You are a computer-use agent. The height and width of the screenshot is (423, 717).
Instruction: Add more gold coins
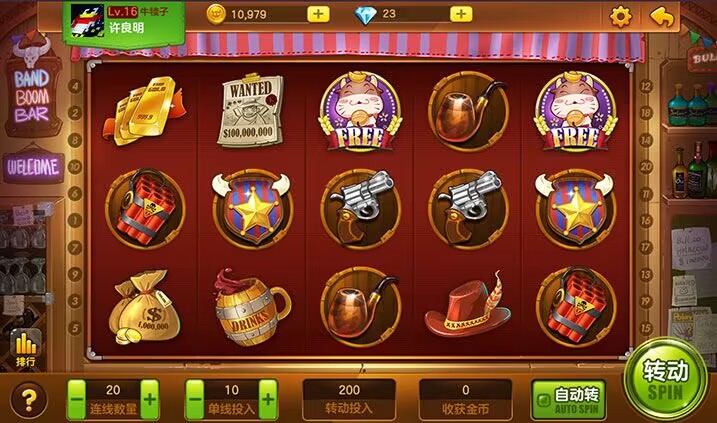318,14
